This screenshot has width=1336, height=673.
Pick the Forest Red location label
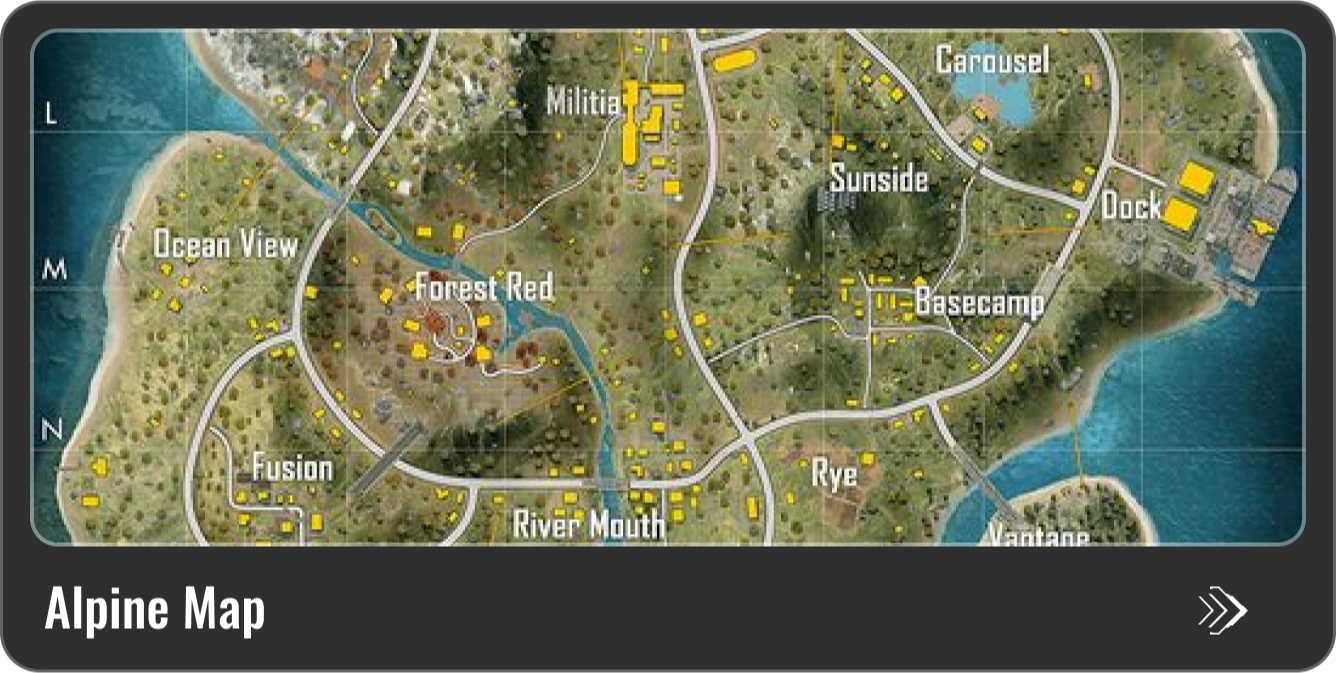coord(484,289)
